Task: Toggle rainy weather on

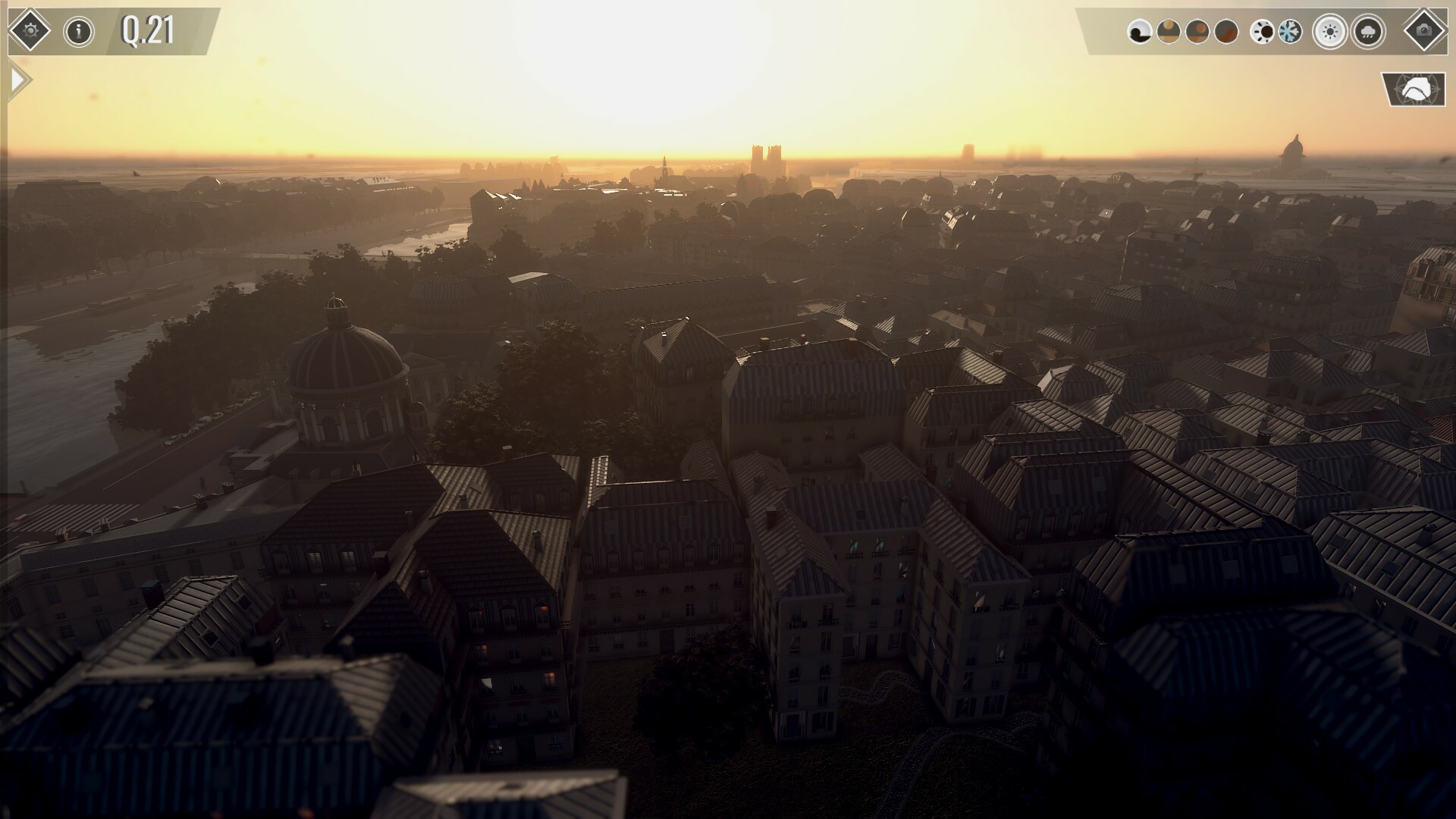Action: point(1370,32)
